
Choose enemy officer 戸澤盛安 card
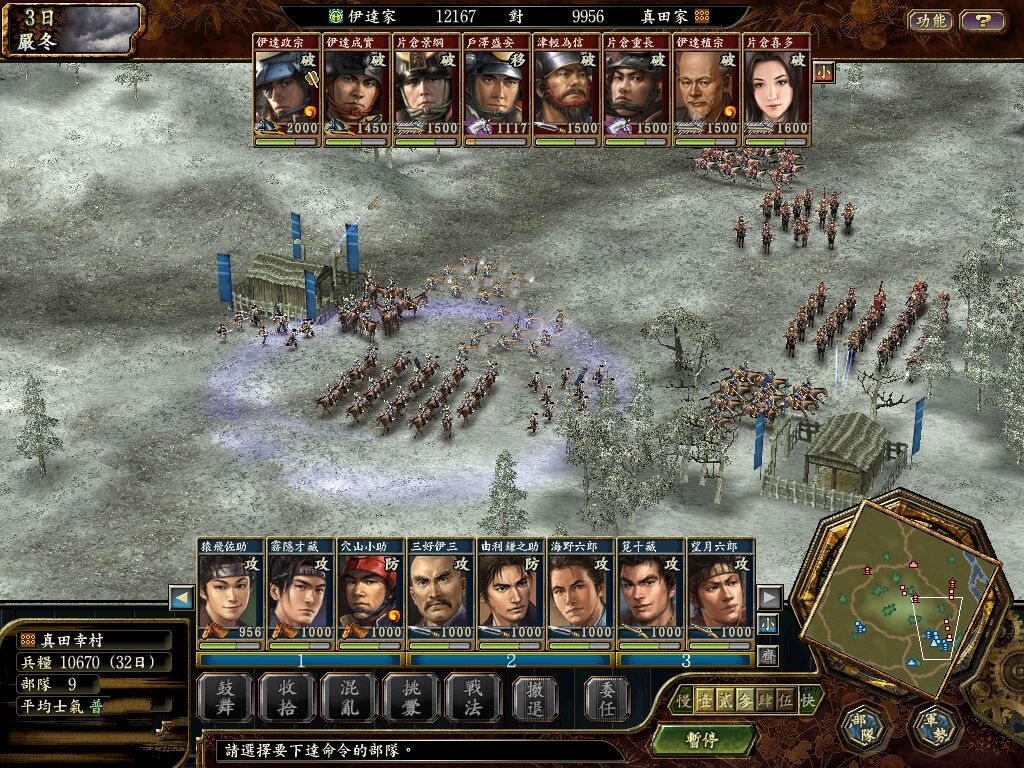point(497,92)
